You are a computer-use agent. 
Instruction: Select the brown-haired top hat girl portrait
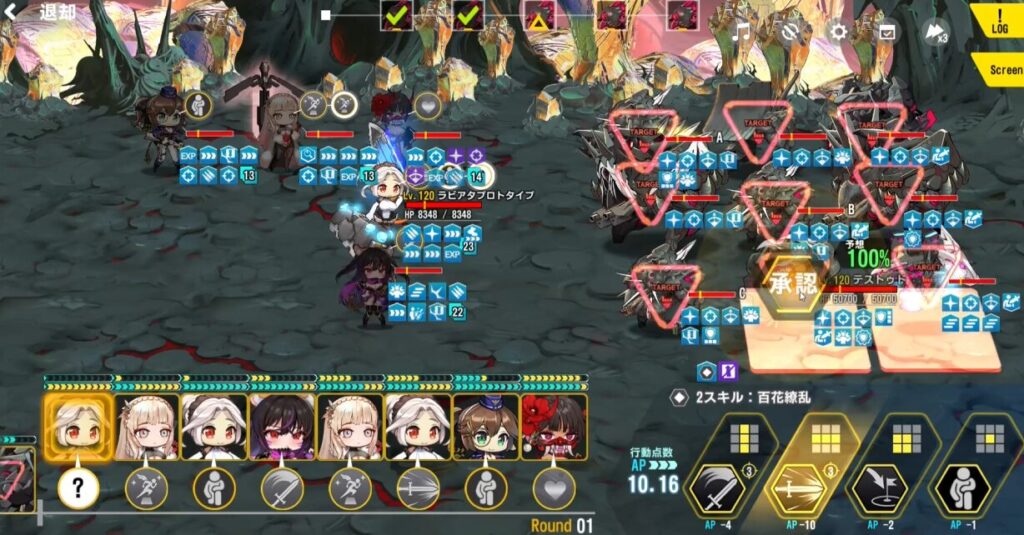coord(485,427)
